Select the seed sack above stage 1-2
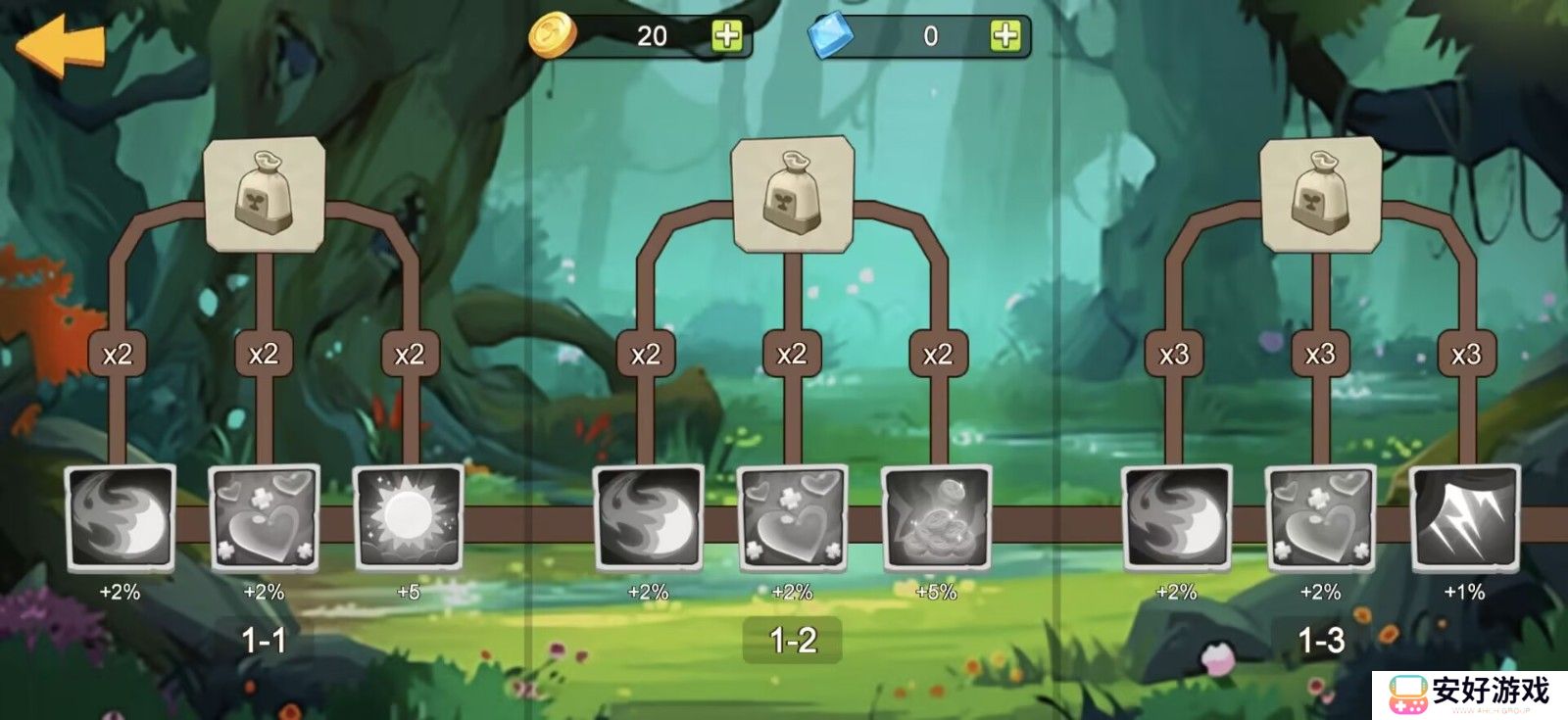 [792, 193]
